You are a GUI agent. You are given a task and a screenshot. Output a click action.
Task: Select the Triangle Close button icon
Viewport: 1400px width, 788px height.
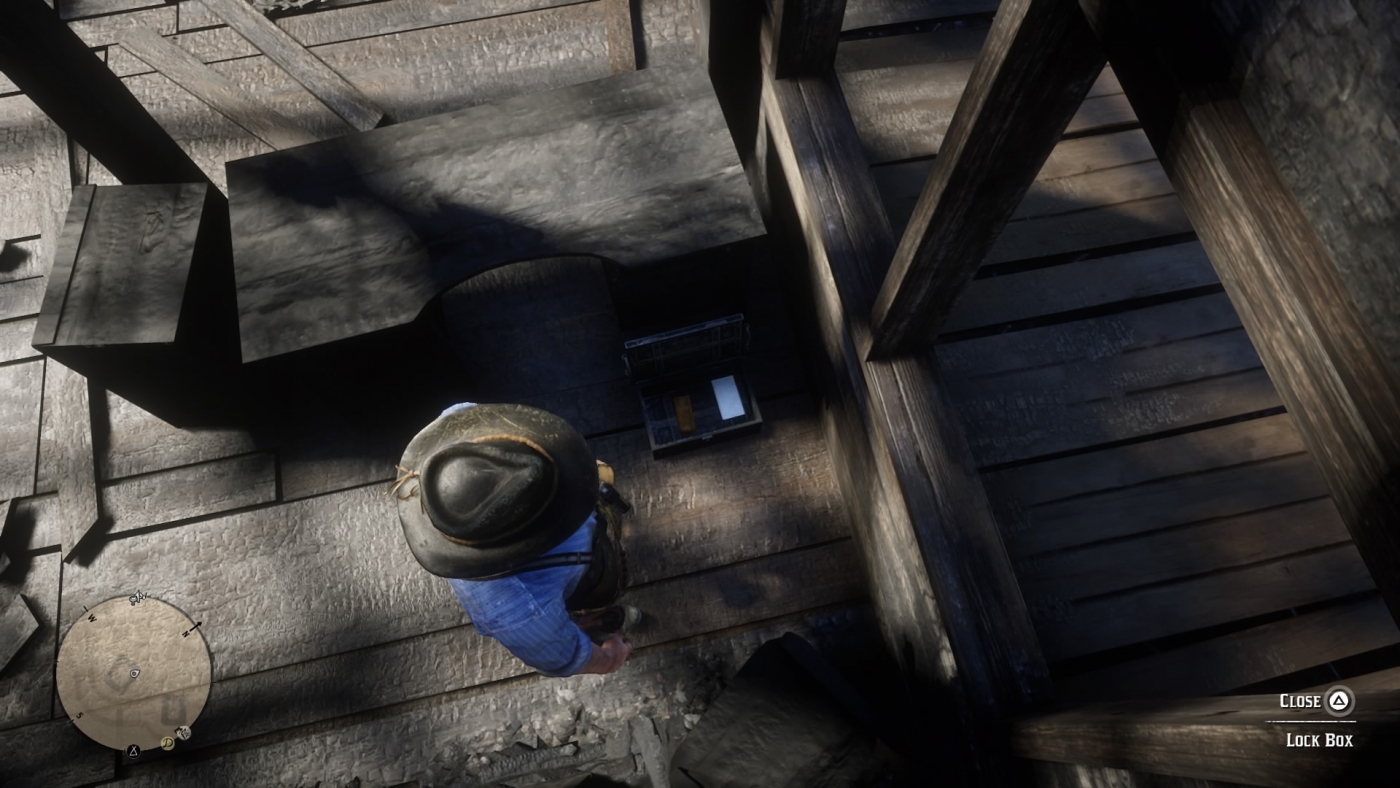pos(1337,701)
